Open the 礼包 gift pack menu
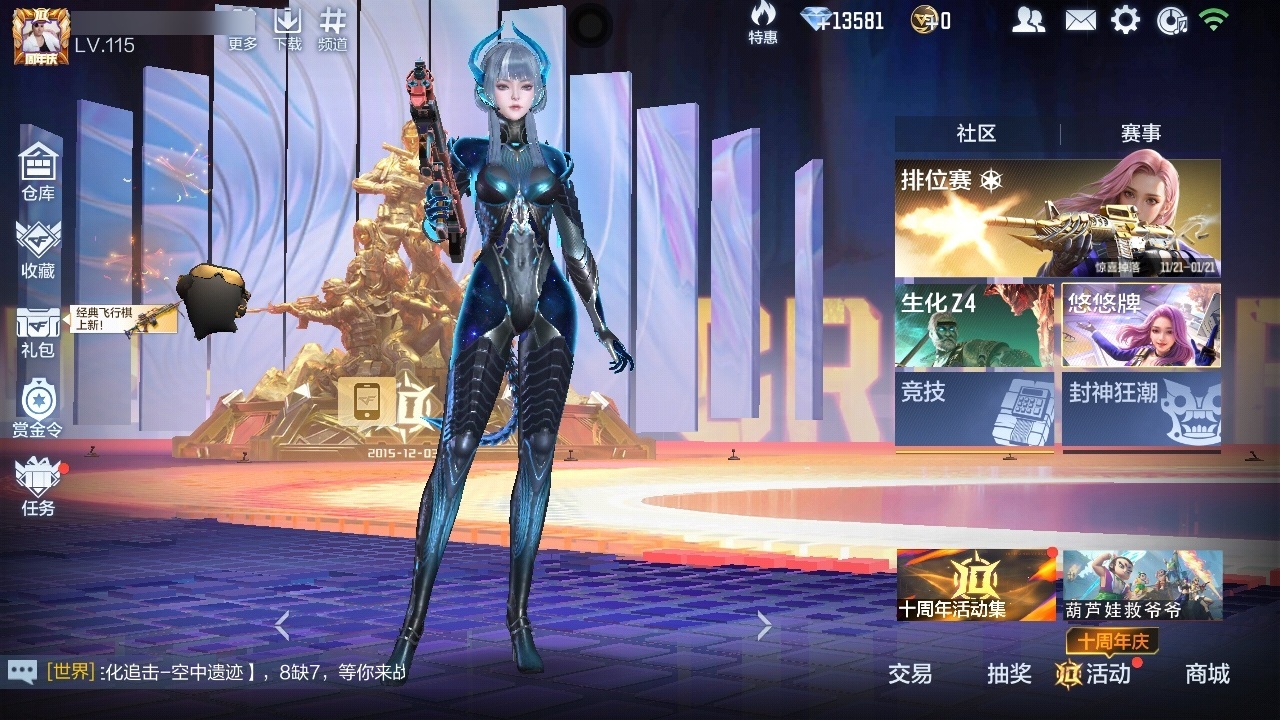This screenshot has width=1280, height=720. click(x=38, y=330)
